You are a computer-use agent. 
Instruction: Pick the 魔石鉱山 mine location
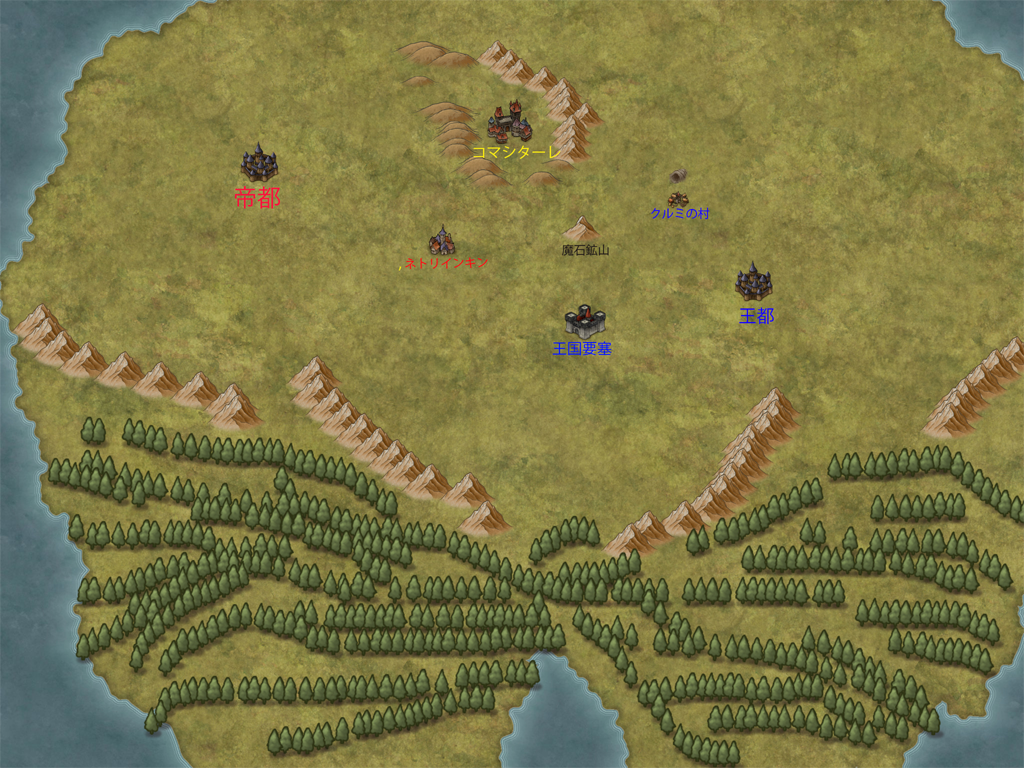581,229
